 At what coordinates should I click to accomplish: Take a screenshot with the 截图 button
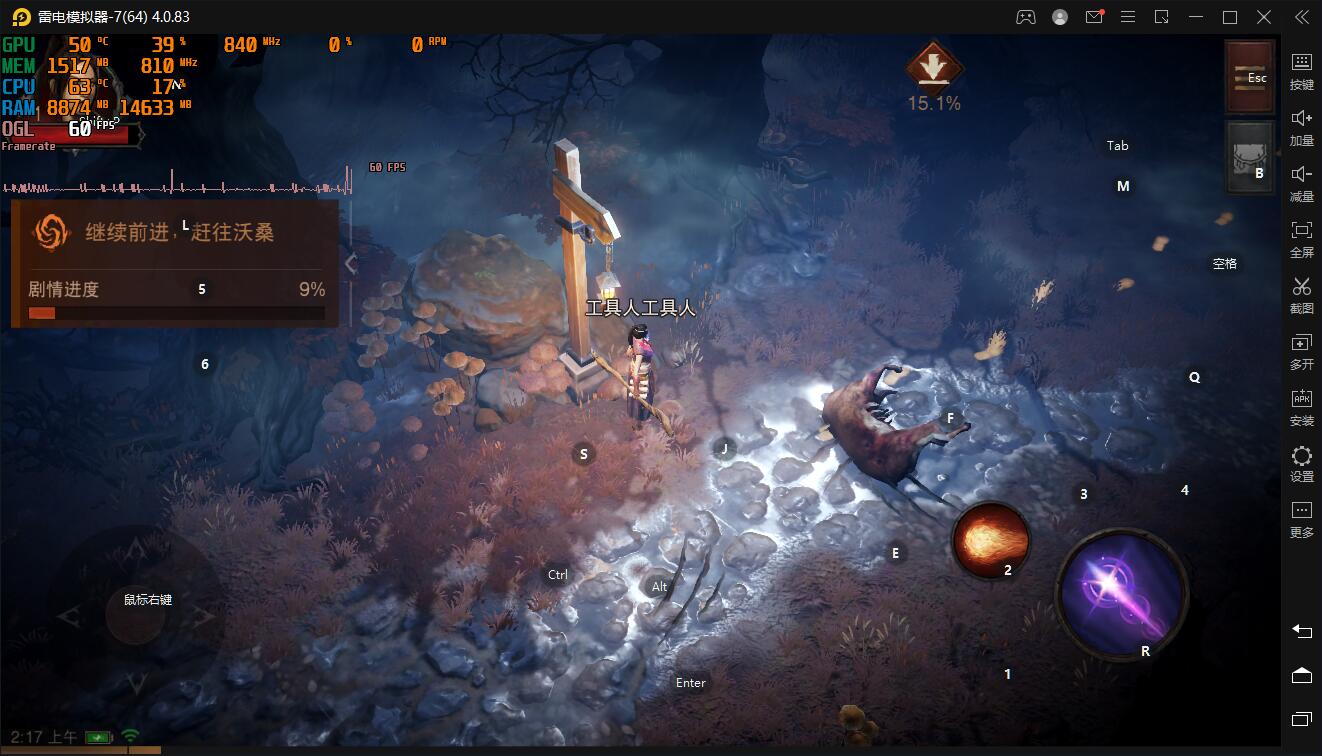click(1301, 295)
